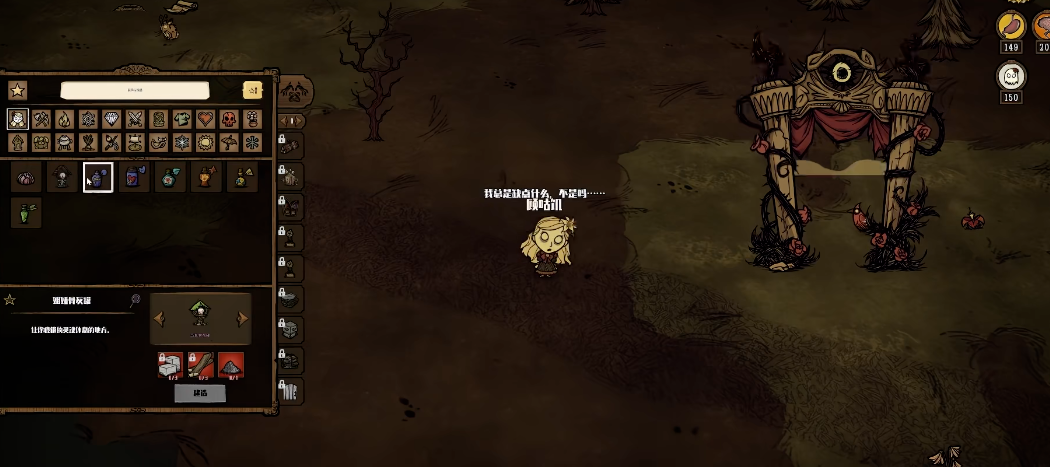Viewport: 1050px width, 467px height.
Task: Choose the green bottle recipe
Action: 25,212
